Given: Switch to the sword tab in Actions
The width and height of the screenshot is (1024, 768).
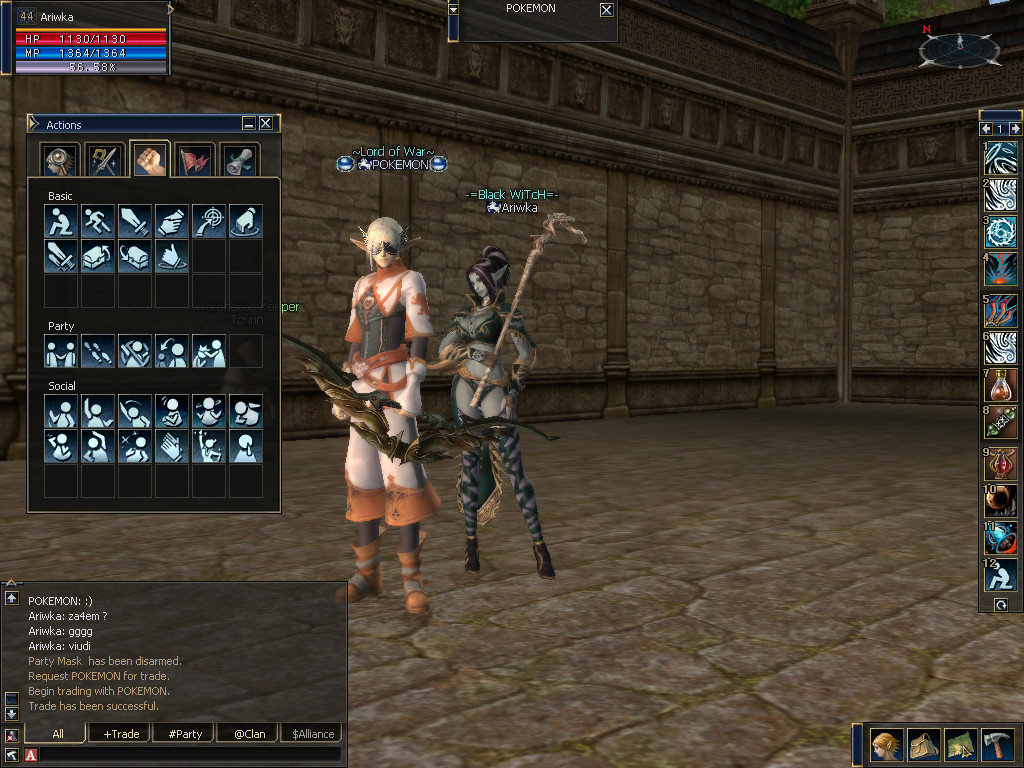Looking at the screenshot, I should point(103,160).
